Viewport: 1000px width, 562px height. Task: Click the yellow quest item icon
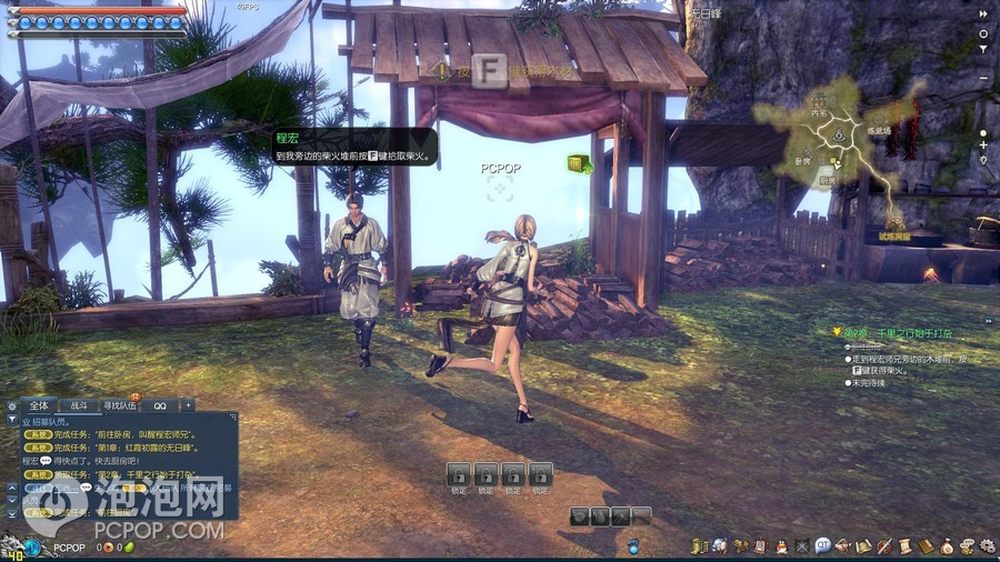(576, 163)
